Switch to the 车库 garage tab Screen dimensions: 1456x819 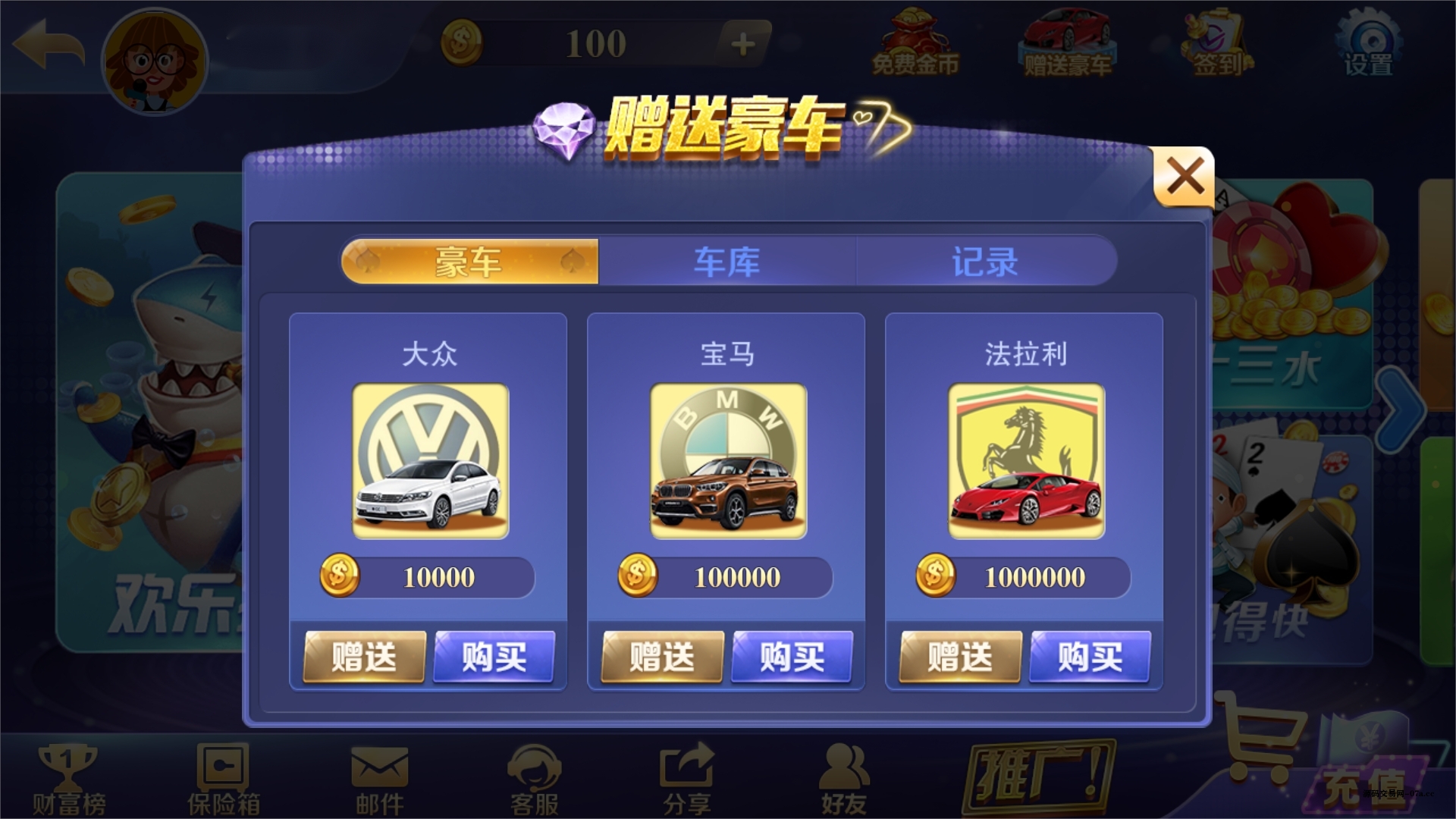[726, 262]
